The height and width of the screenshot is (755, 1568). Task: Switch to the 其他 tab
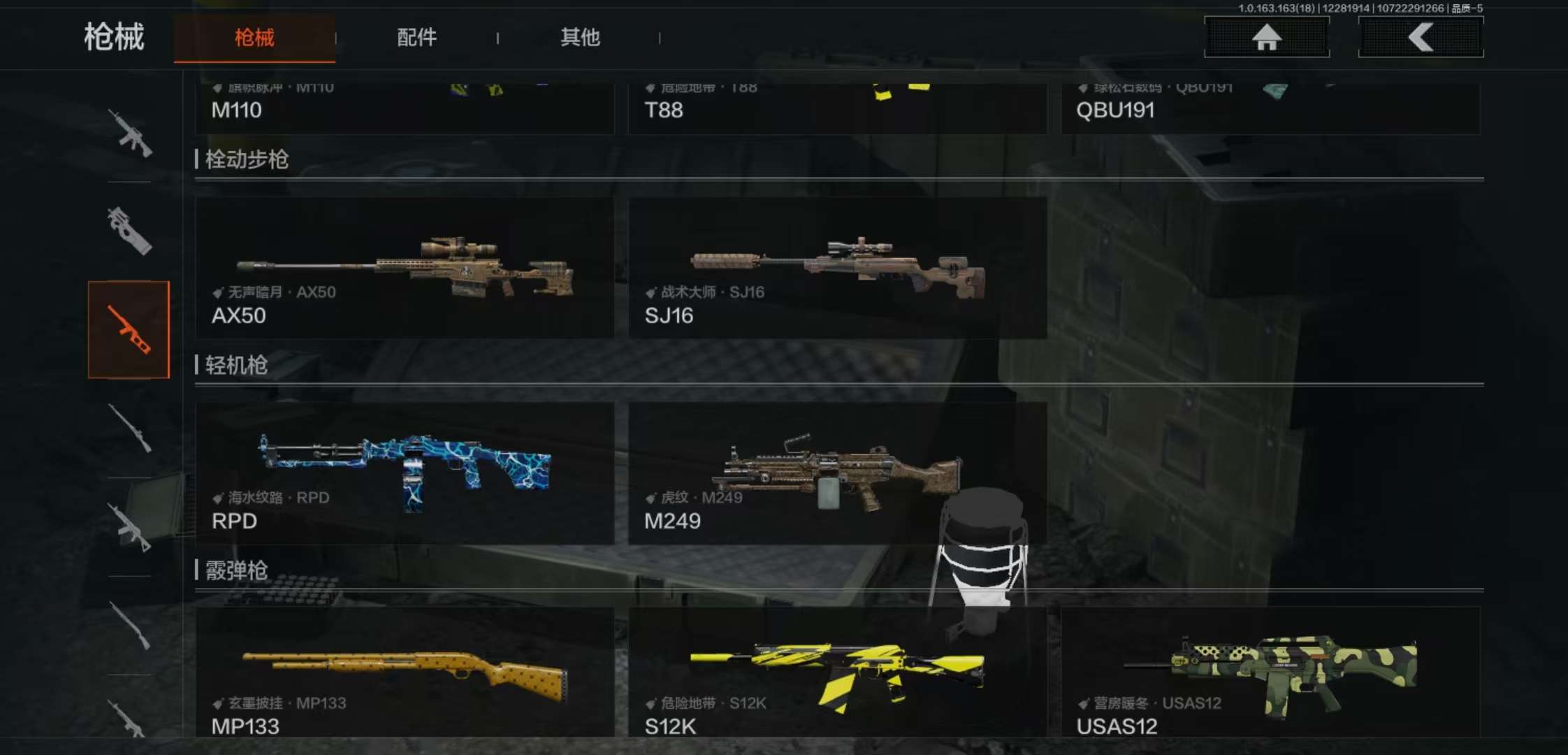580,38
